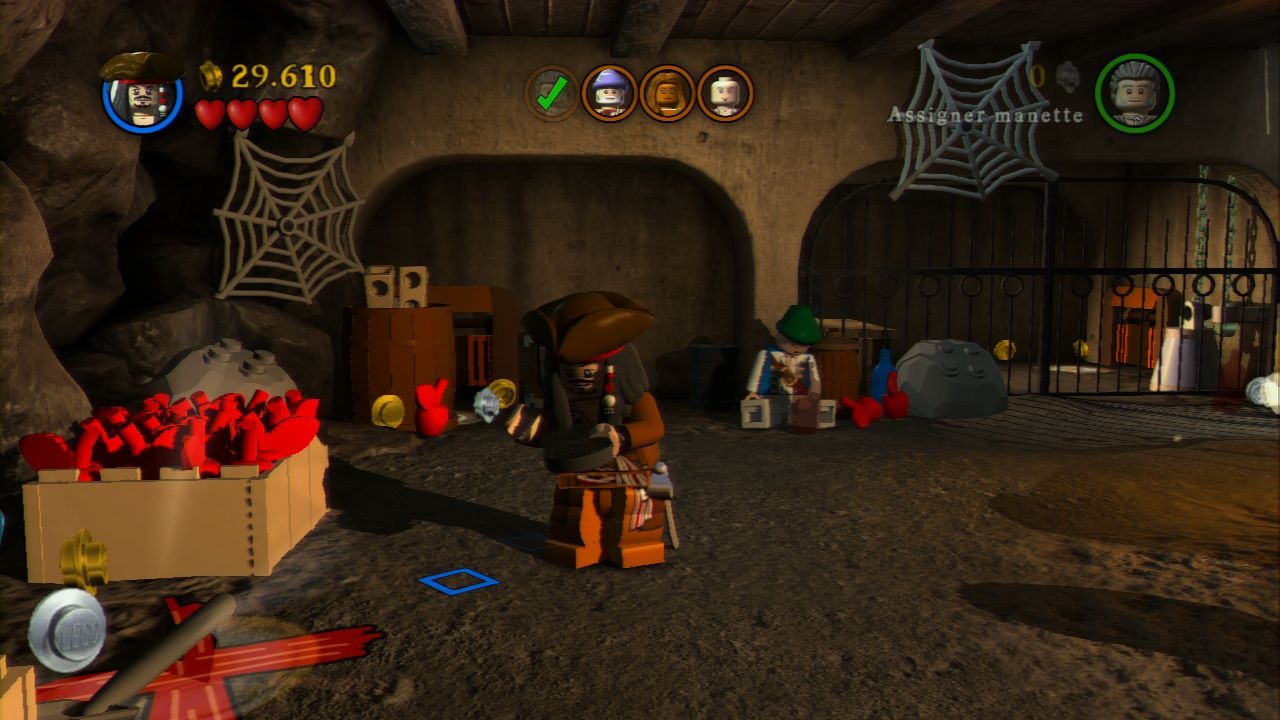
Task: Select the bald pale-faced character token
Action: point(725,94)
